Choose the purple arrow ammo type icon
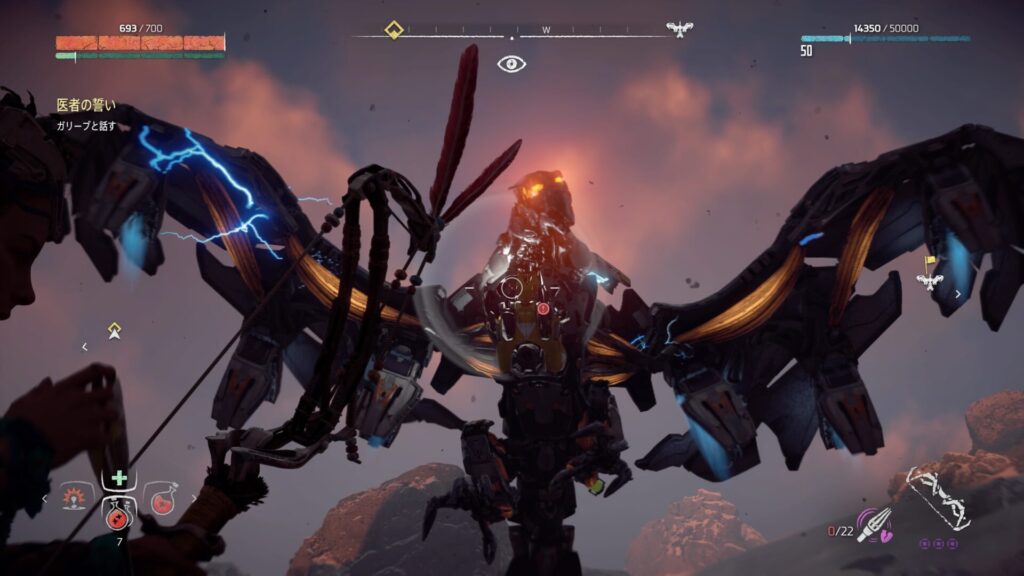1024x576 pixels. click(874, 524)
